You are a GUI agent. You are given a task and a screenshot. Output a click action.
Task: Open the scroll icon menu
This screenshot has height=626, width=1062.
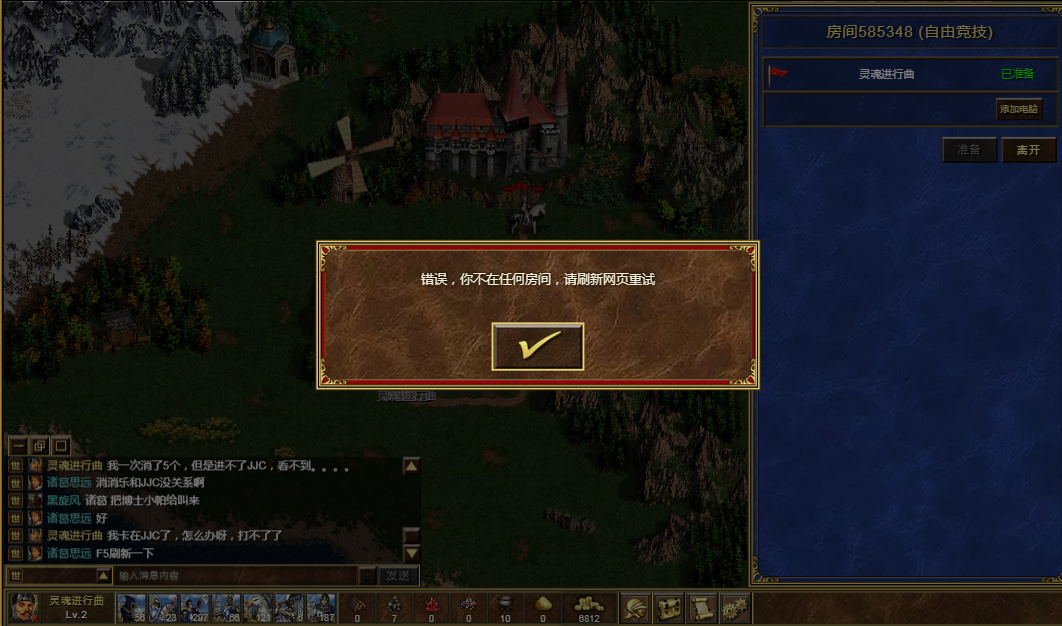tap(702, 607)
